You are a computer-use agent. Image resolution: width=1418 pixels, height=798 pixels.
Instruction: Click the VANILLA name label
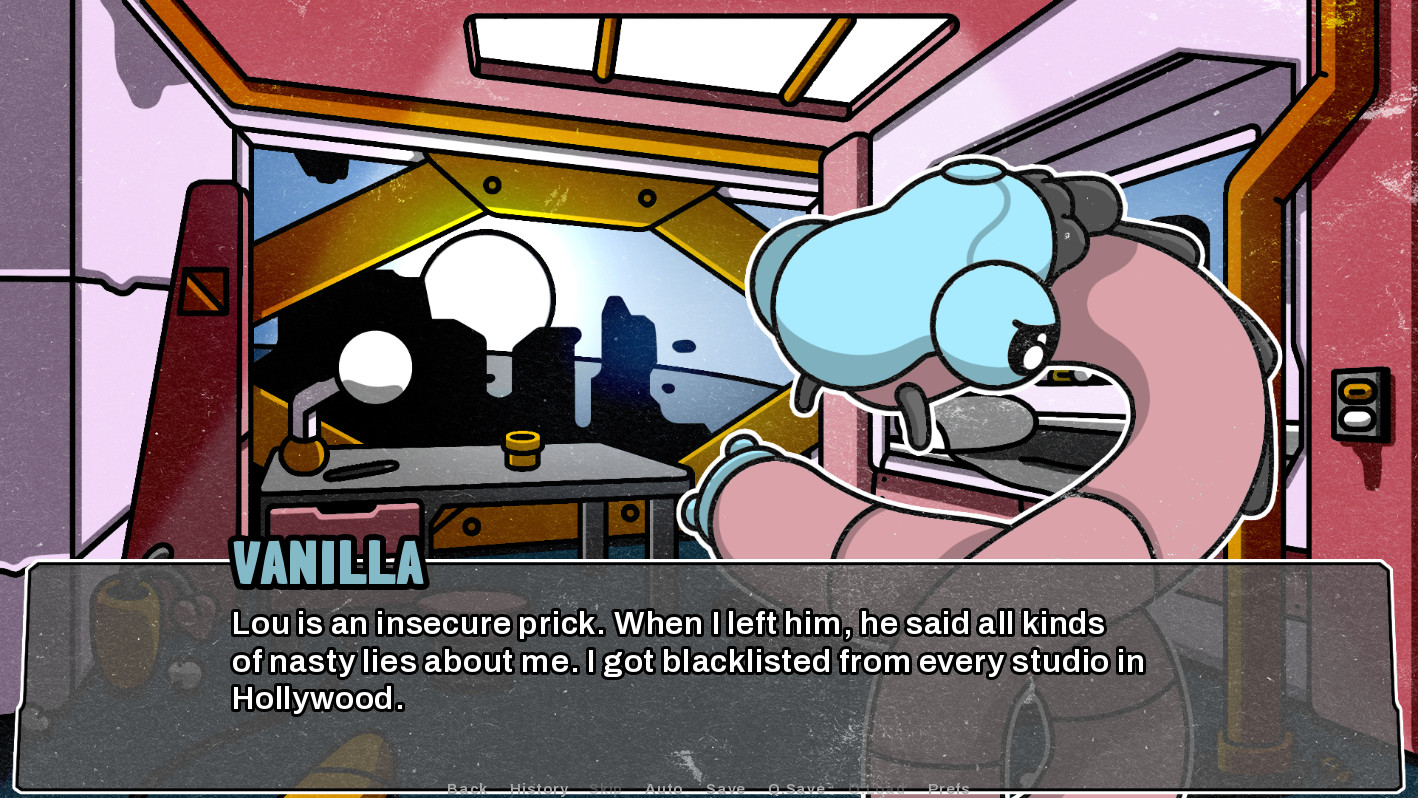pos(330,563)
